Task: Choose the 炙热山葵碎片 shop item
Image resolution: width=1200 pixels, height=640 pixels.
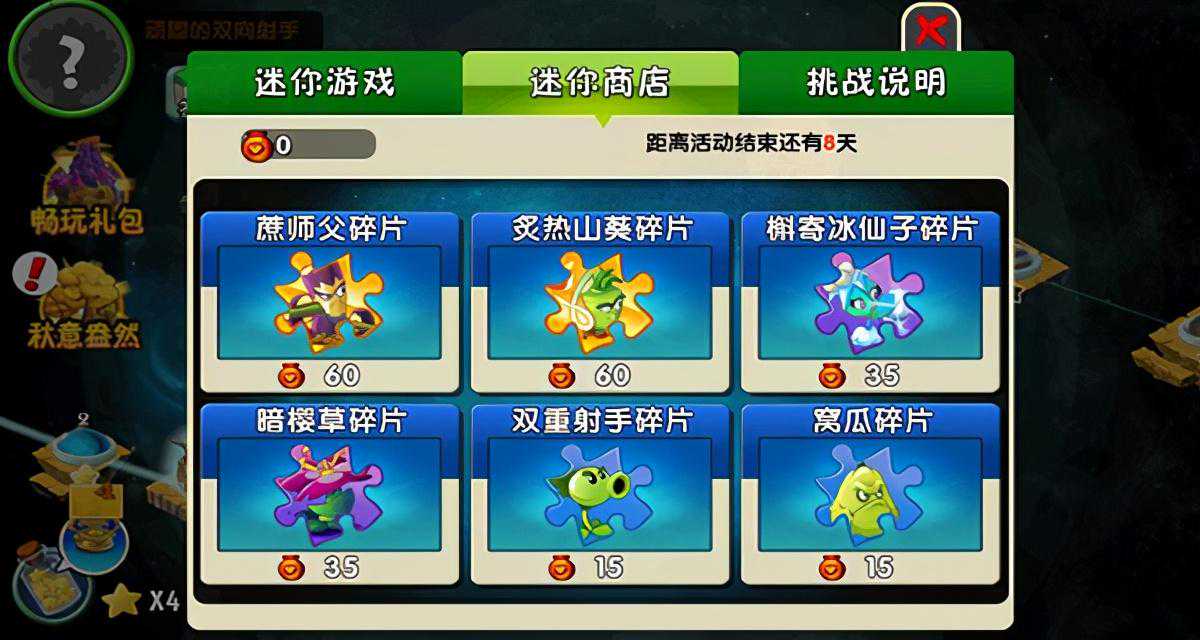Action: click(600, 302)
